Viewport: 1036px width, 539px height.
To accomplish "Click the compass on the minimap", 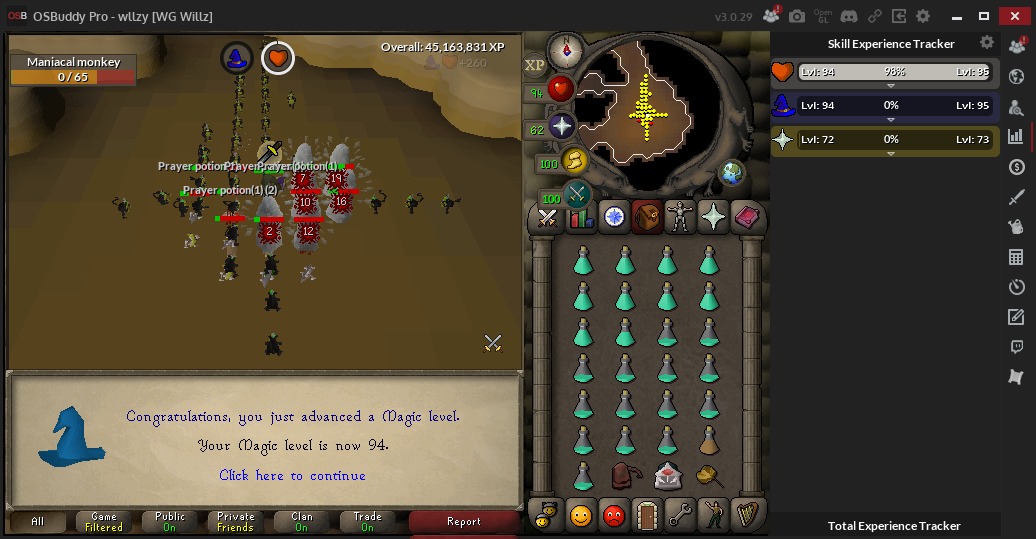I will 566,48.
